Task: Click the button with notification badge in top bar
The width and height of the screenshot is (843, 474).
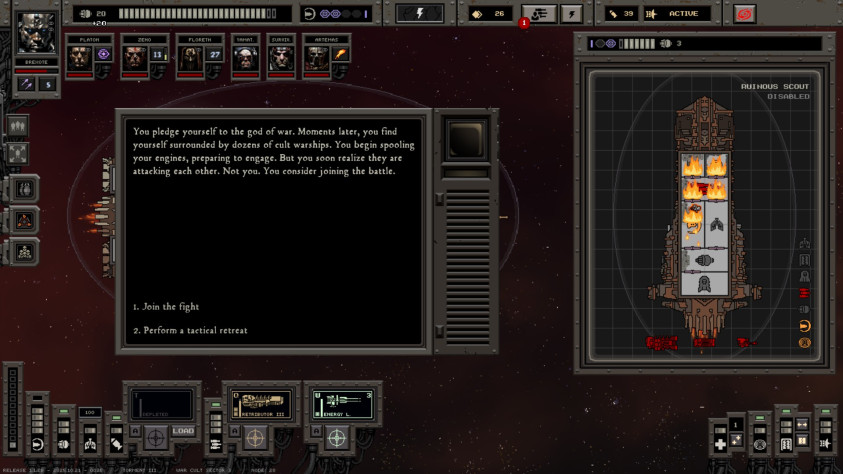Action: [538, 14]
